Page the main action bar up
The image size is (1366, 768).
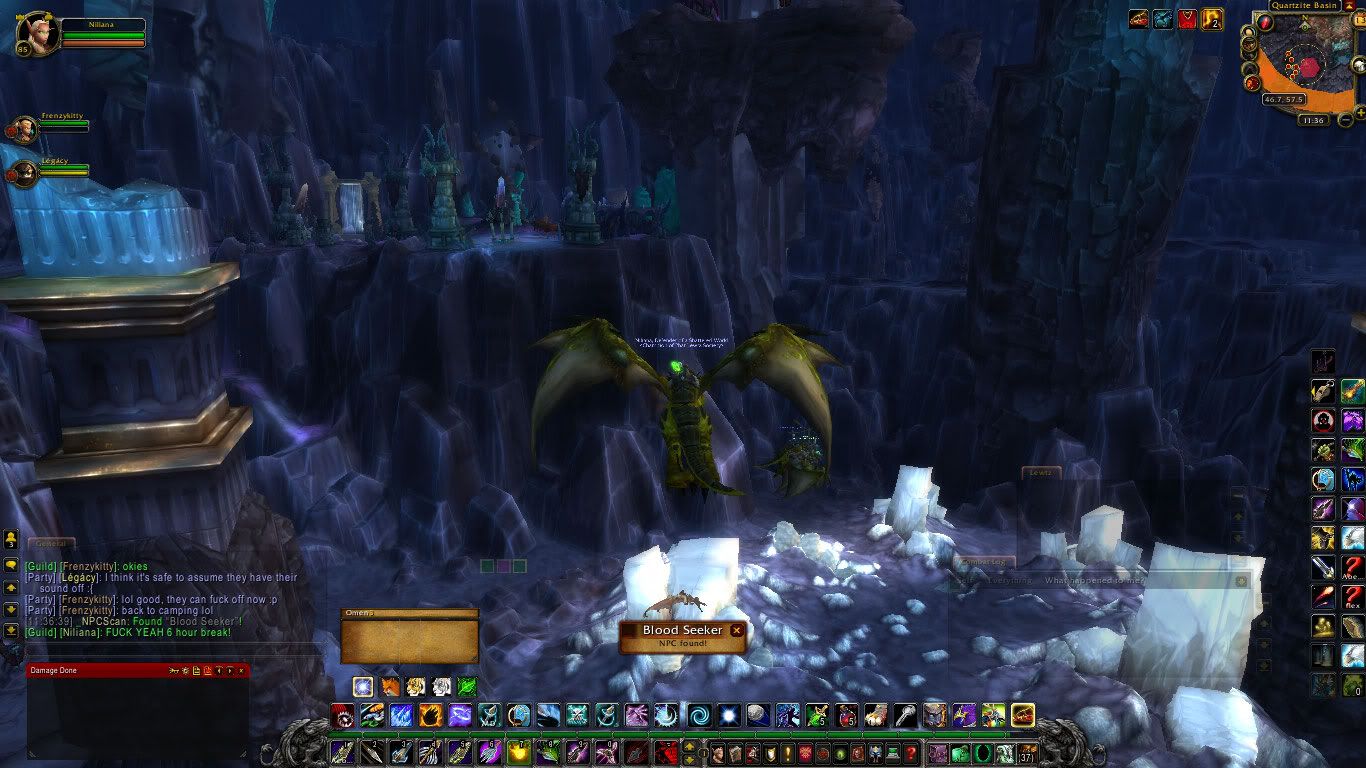(x=689, y=745)
